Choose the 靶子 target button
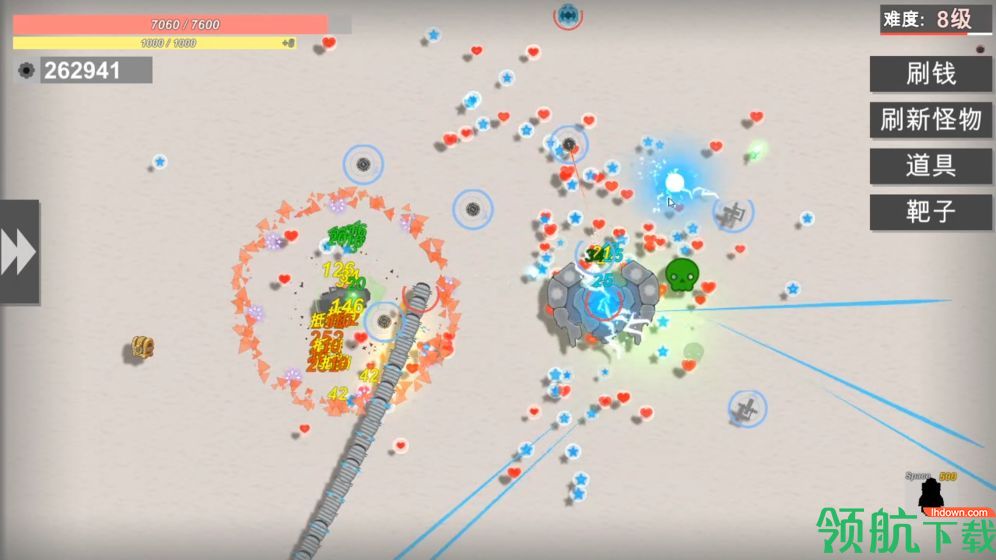996x560 pixels. click(930, 212)
